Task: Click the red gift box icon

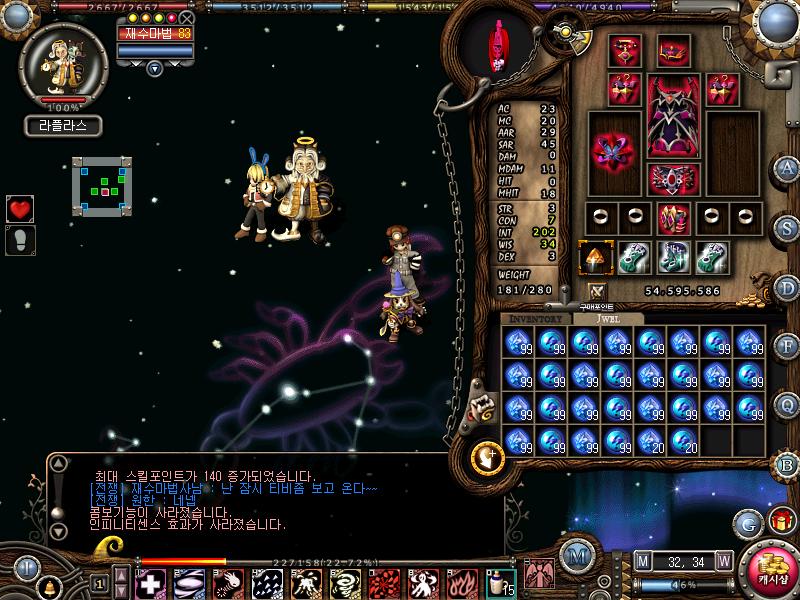Action: 780,520
